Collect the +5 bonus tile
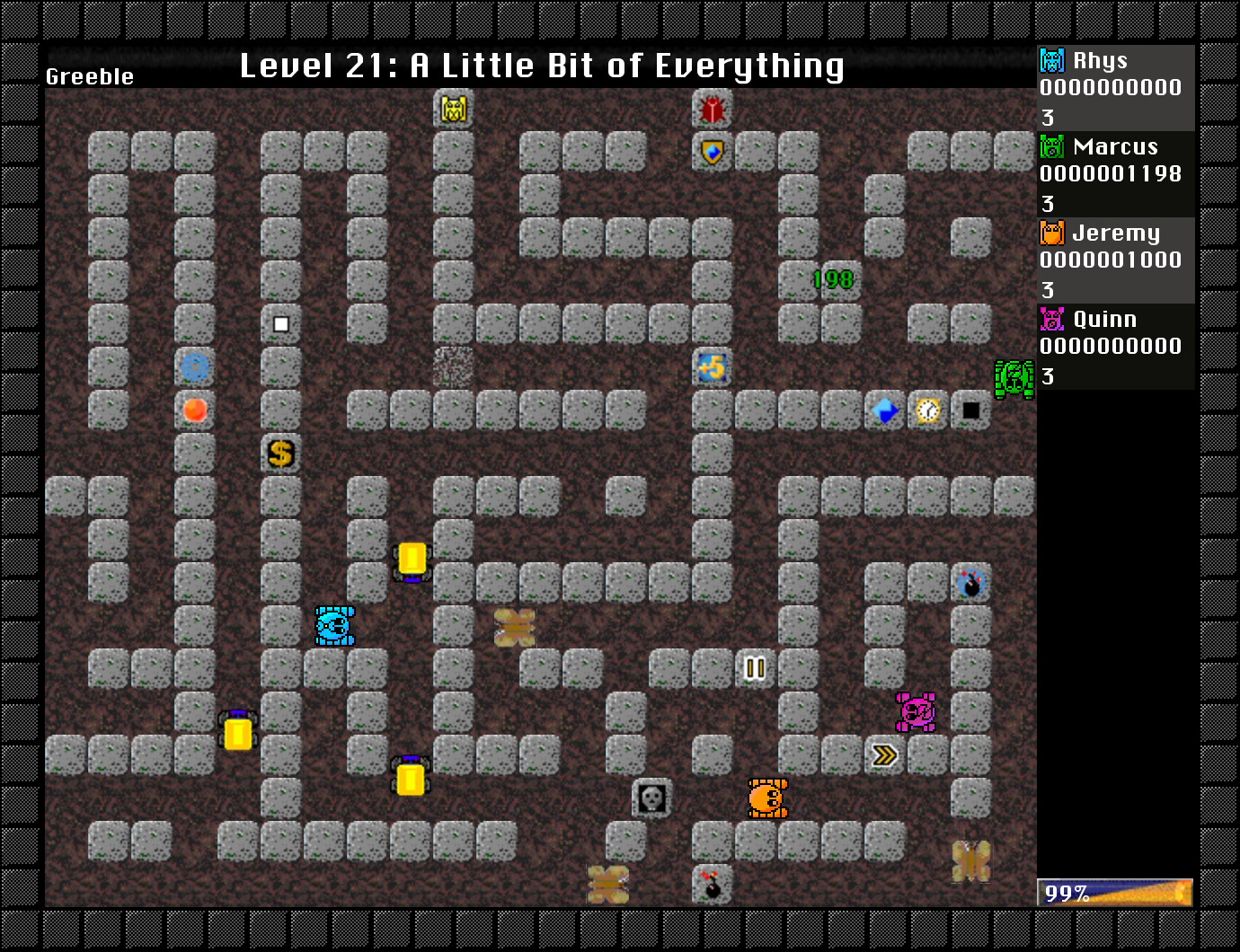This screenshot has height=952, width=1240. pos(711,367)
